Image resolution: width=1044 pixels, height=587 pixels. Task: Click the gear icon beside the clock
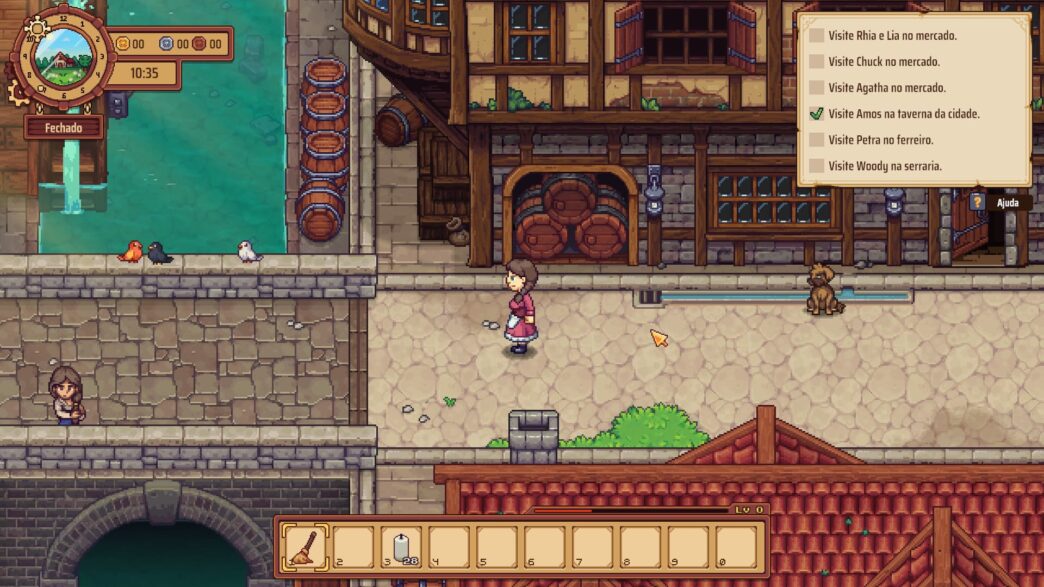click(18, 93)
